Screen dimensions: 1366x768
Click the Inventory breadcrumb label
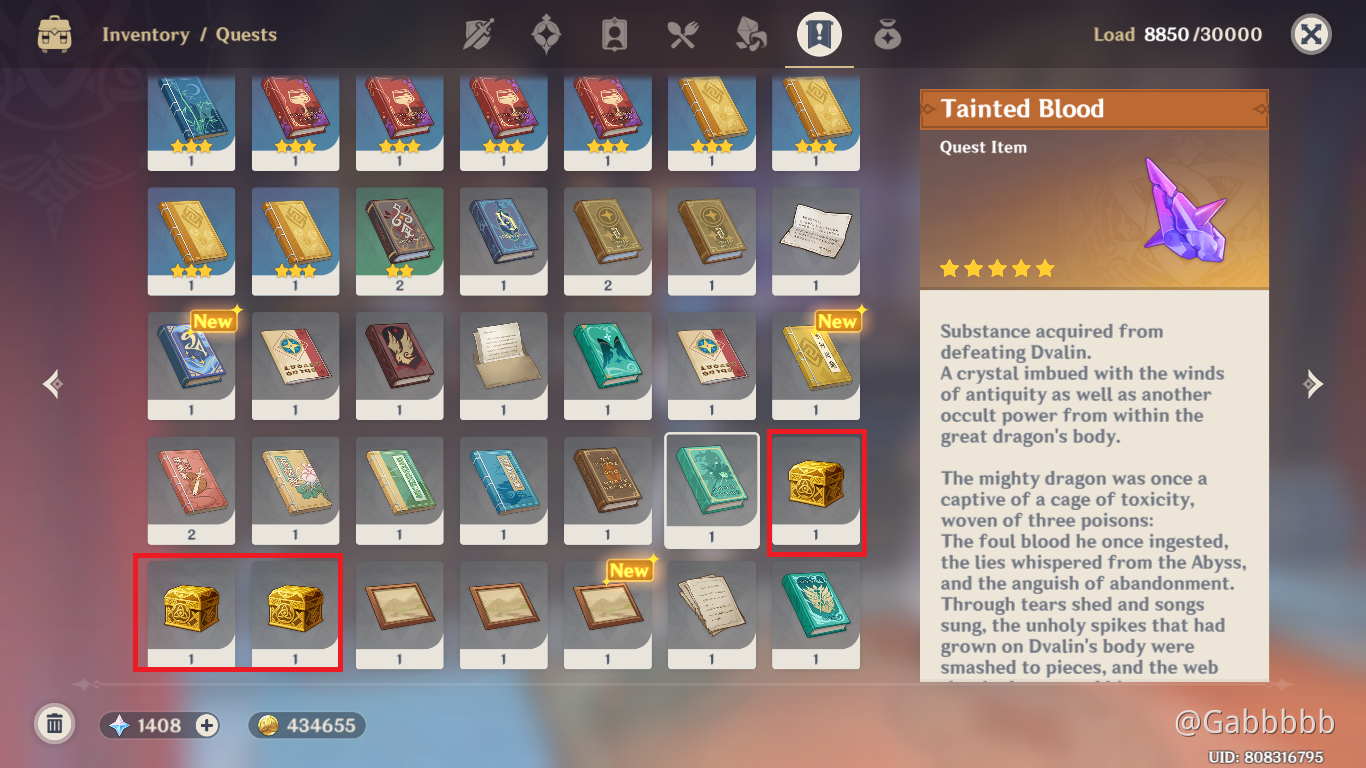pos(146,34)
